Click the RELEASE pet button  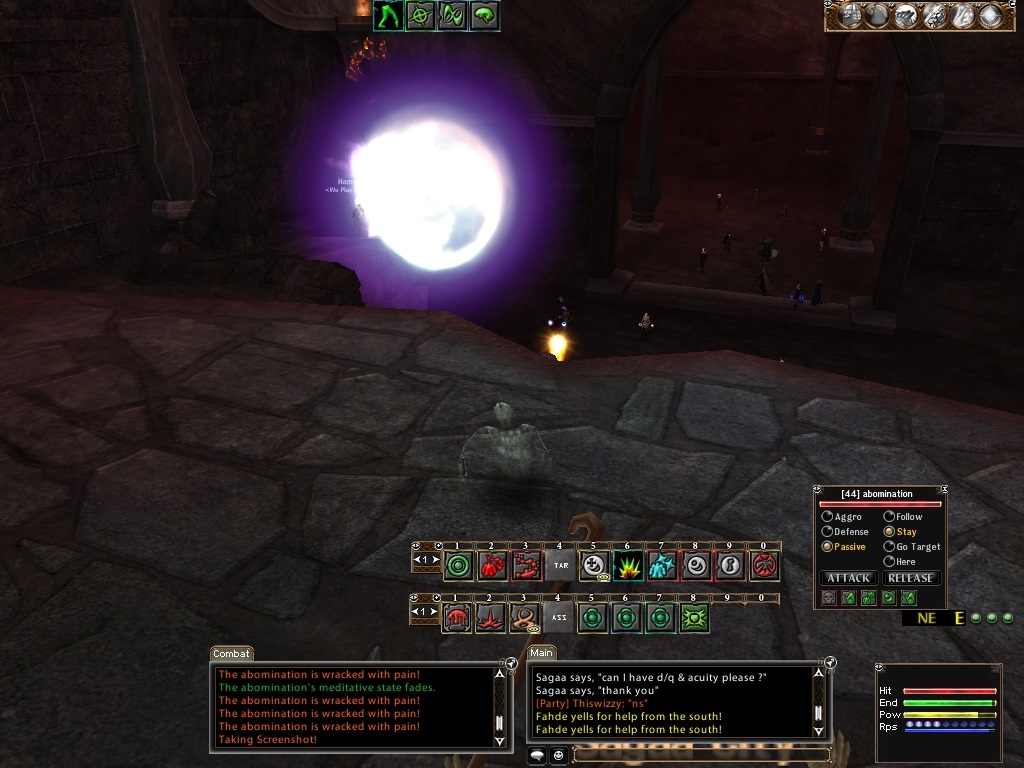pos(911,578)
